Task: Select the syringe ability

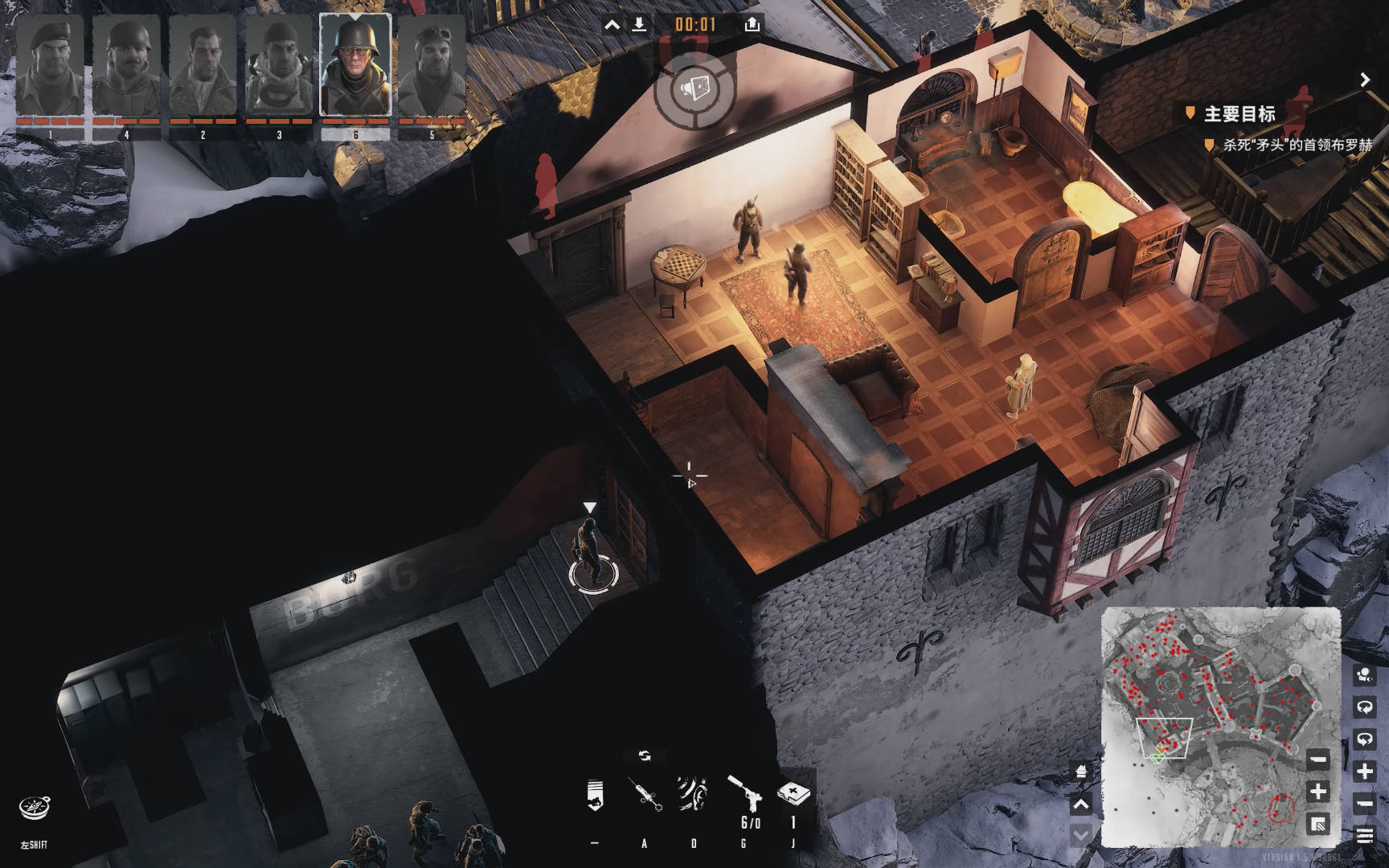Action: pos(645,795)
